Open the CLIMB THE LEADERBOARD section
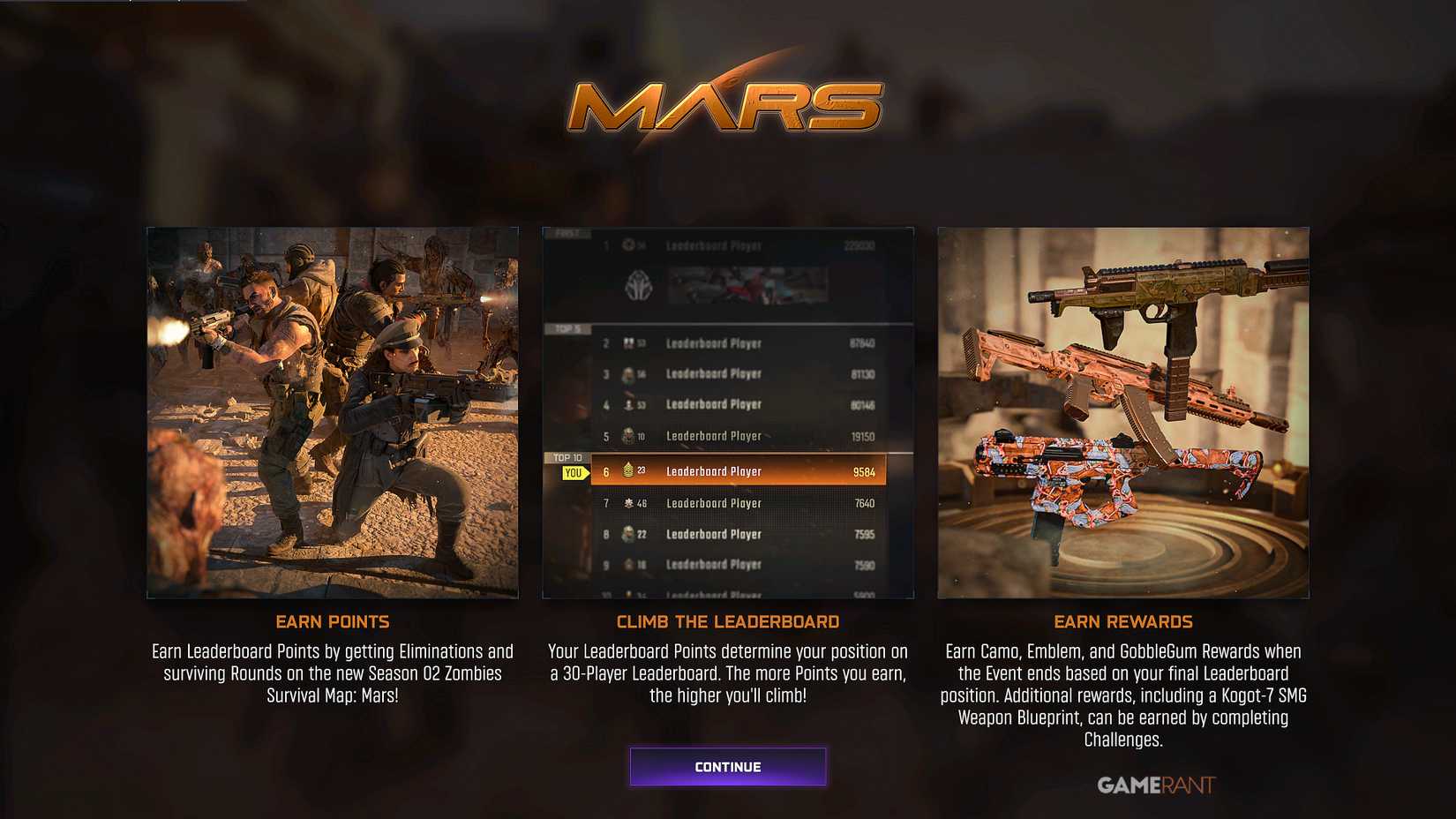This screenshot has width=1456, height=819. coord(728,621)
